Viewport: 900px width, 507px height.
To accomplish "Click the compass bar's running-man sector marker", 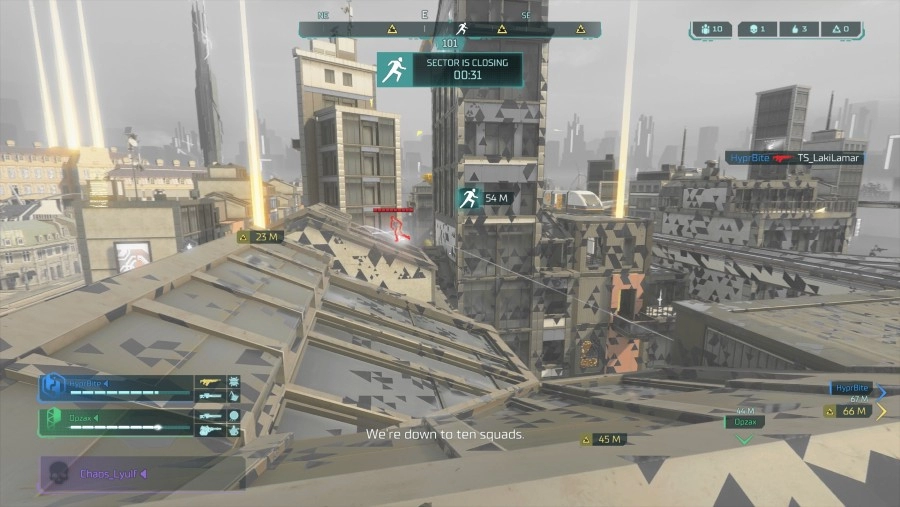I will (x=461, y=29).
